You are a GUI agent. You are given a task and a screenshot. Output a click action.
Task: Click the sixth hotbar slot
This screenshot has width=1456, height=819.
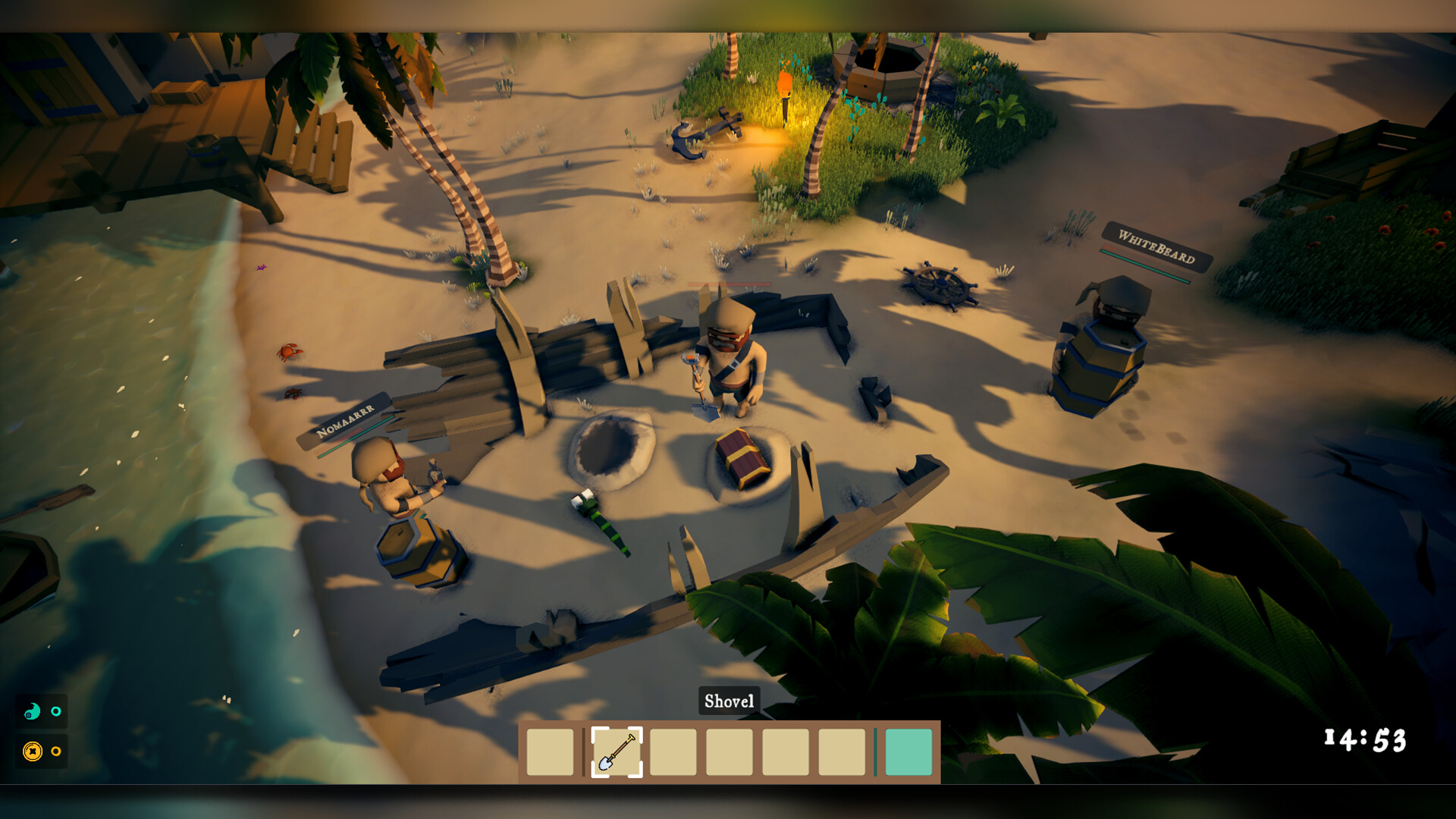(x=842, y=752)
